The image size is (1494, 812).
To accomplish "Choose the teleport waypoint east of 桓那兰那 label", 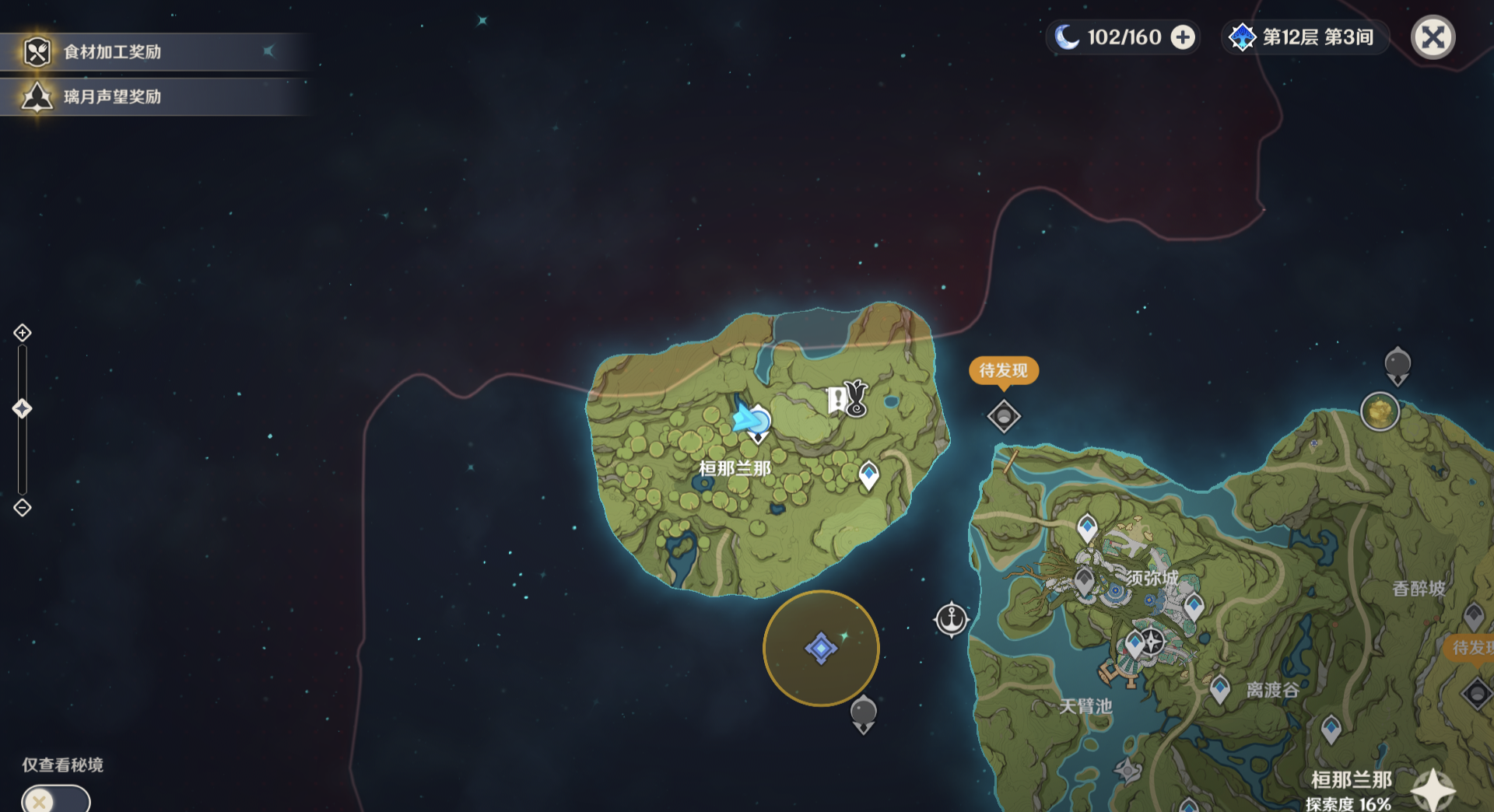I will click(x=868, y=474).
